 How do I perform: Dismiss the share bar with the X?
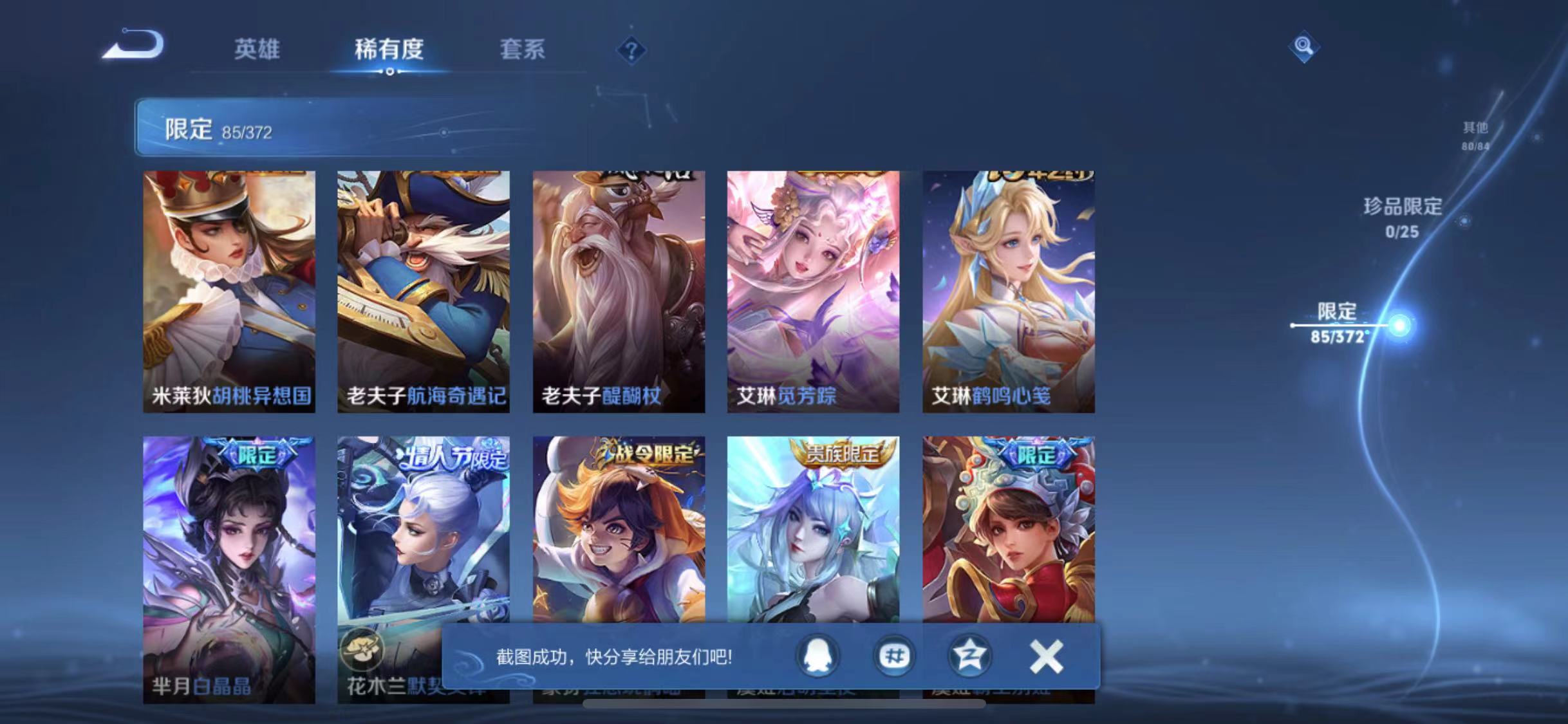1046,657
